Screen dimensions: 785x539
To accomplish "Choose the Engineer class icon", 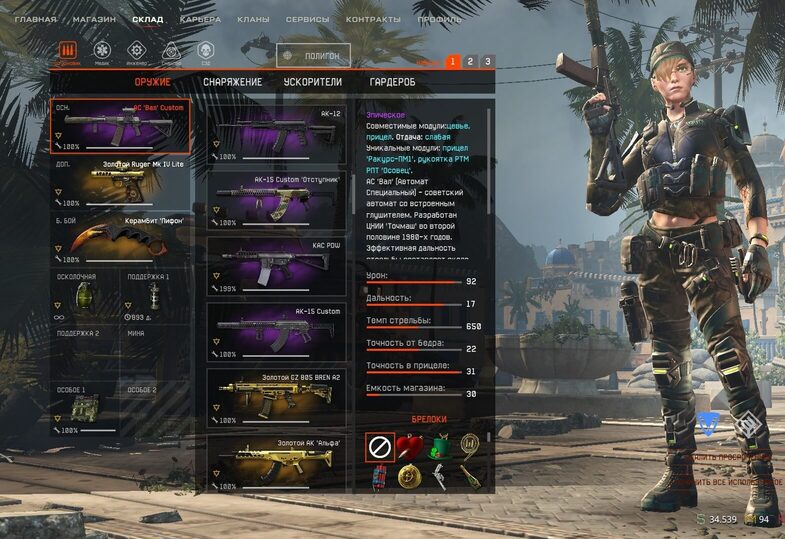I will [x=136, y=51].
